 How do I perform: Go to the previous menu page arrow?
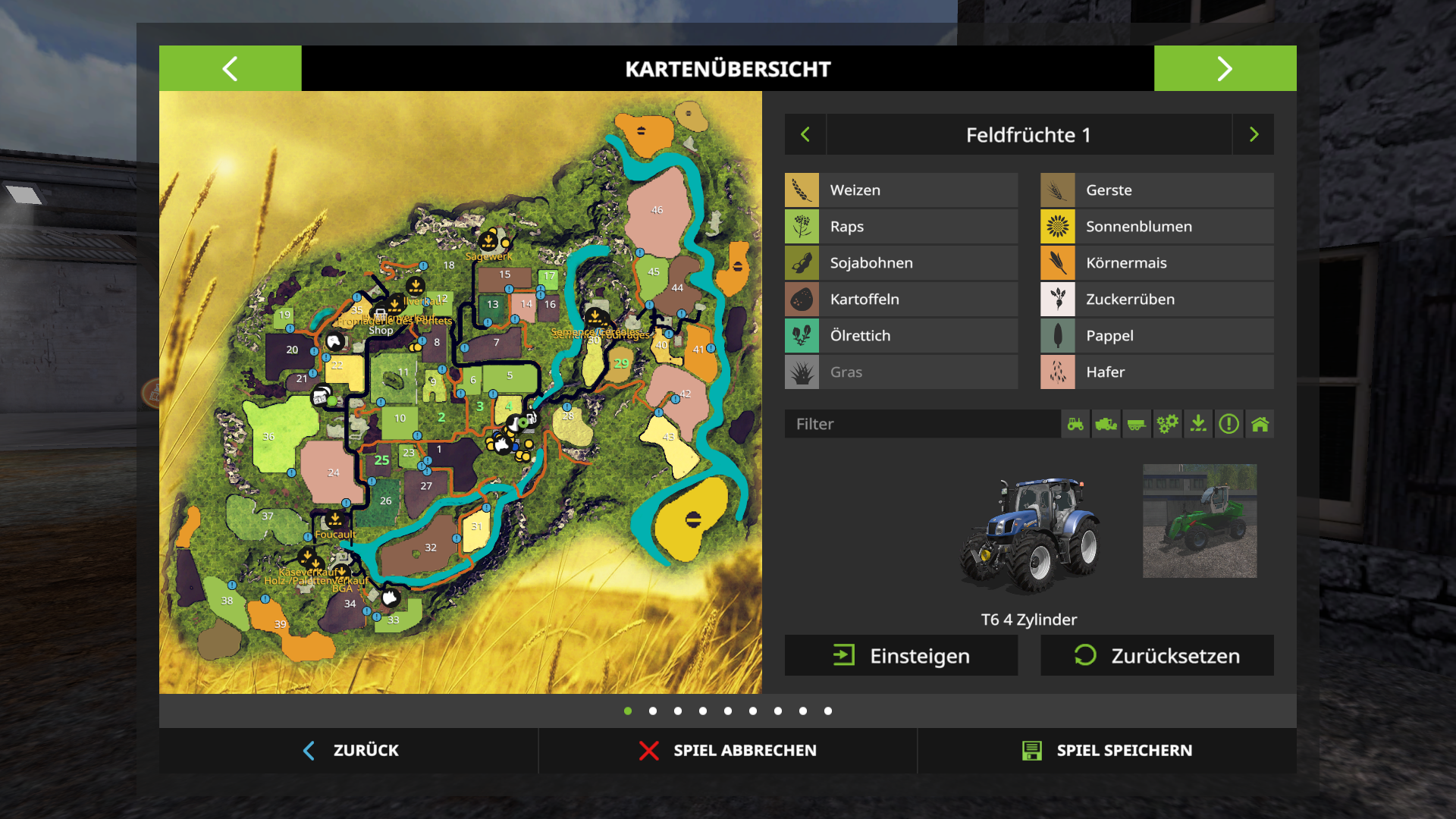[x=230, y=68]
